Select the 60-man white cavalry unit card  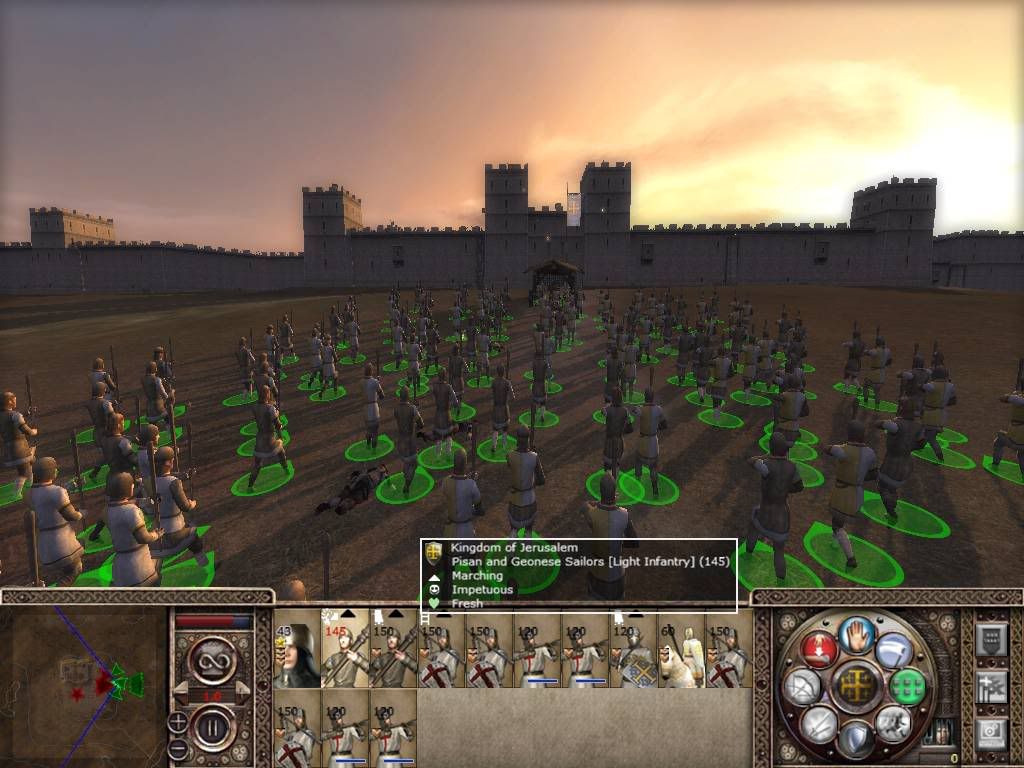pos(680,650)
